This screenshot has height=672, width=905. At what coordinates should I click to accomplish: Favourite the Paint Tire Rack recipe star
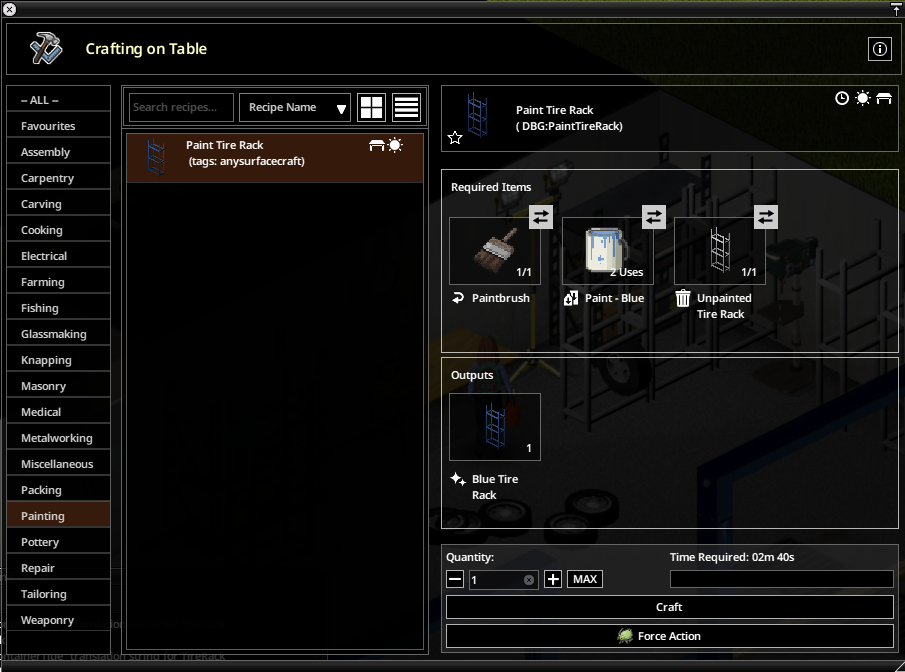(455, 137)
